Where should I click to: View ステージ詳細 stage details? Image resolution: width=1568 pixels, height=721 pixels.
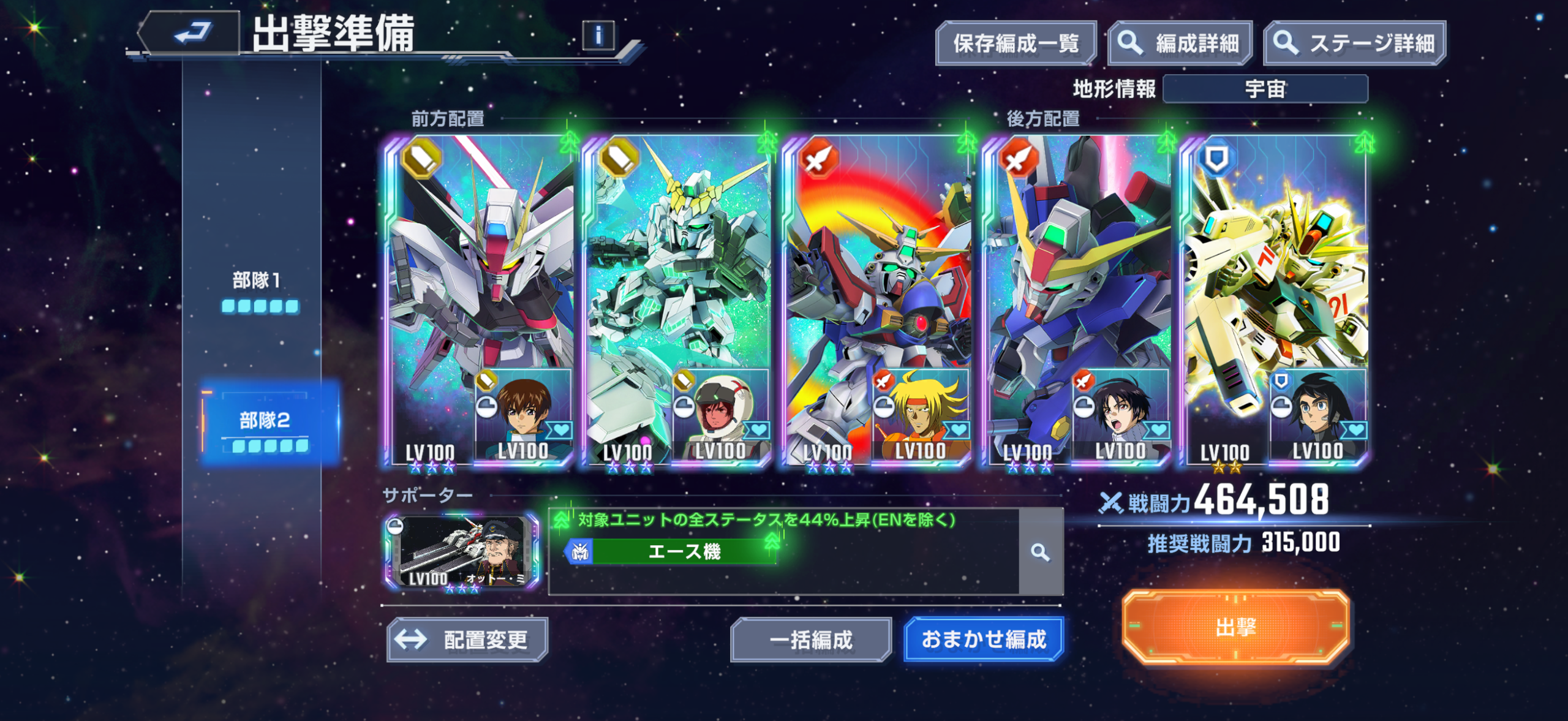point(1355,43)
